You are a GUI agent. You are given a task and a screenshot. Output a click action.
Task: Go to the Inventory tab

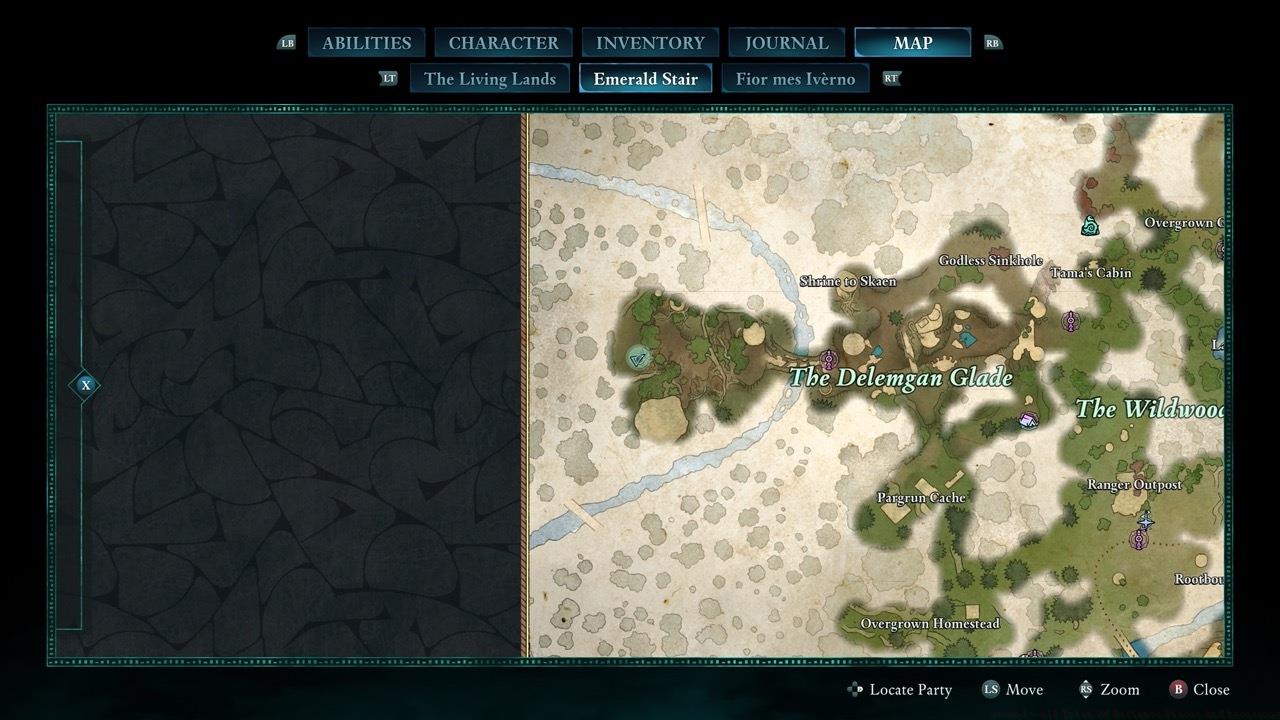[650, 43]
